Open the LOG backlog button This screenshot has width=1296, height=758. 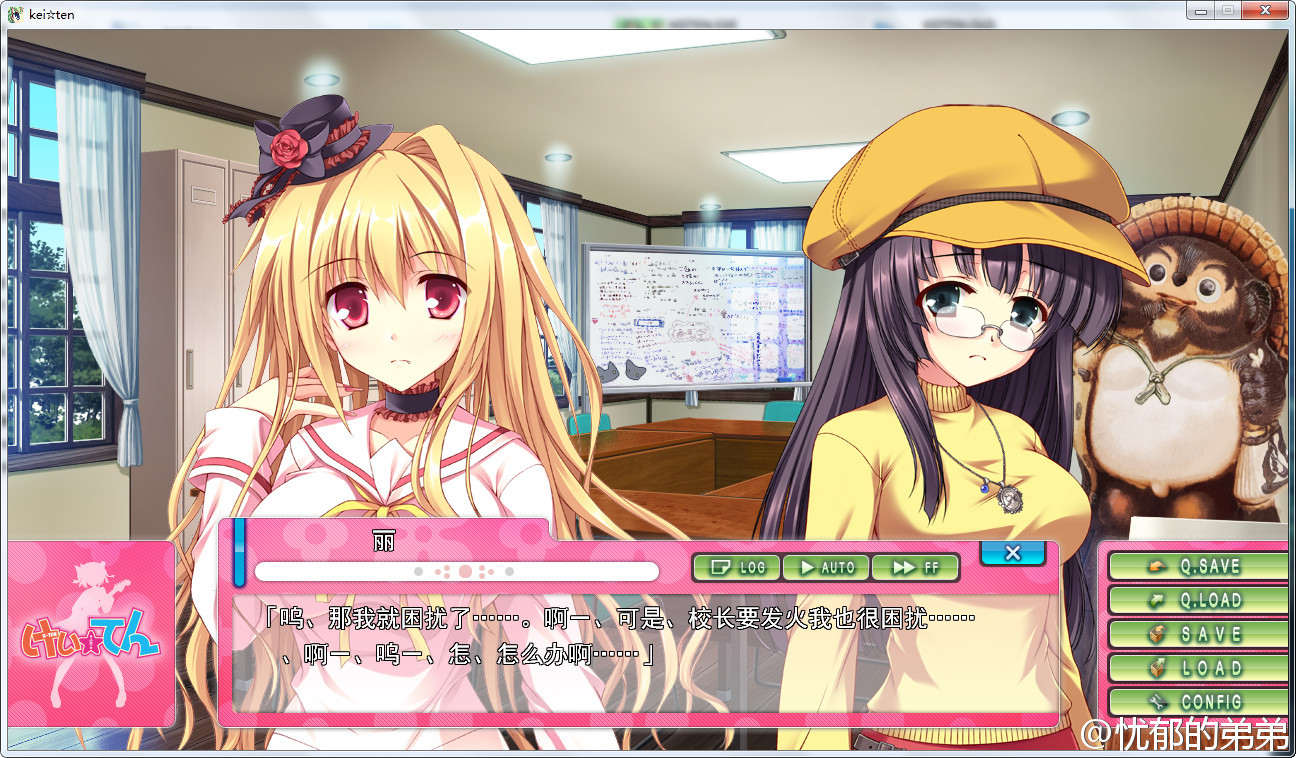tap(736, 567)
